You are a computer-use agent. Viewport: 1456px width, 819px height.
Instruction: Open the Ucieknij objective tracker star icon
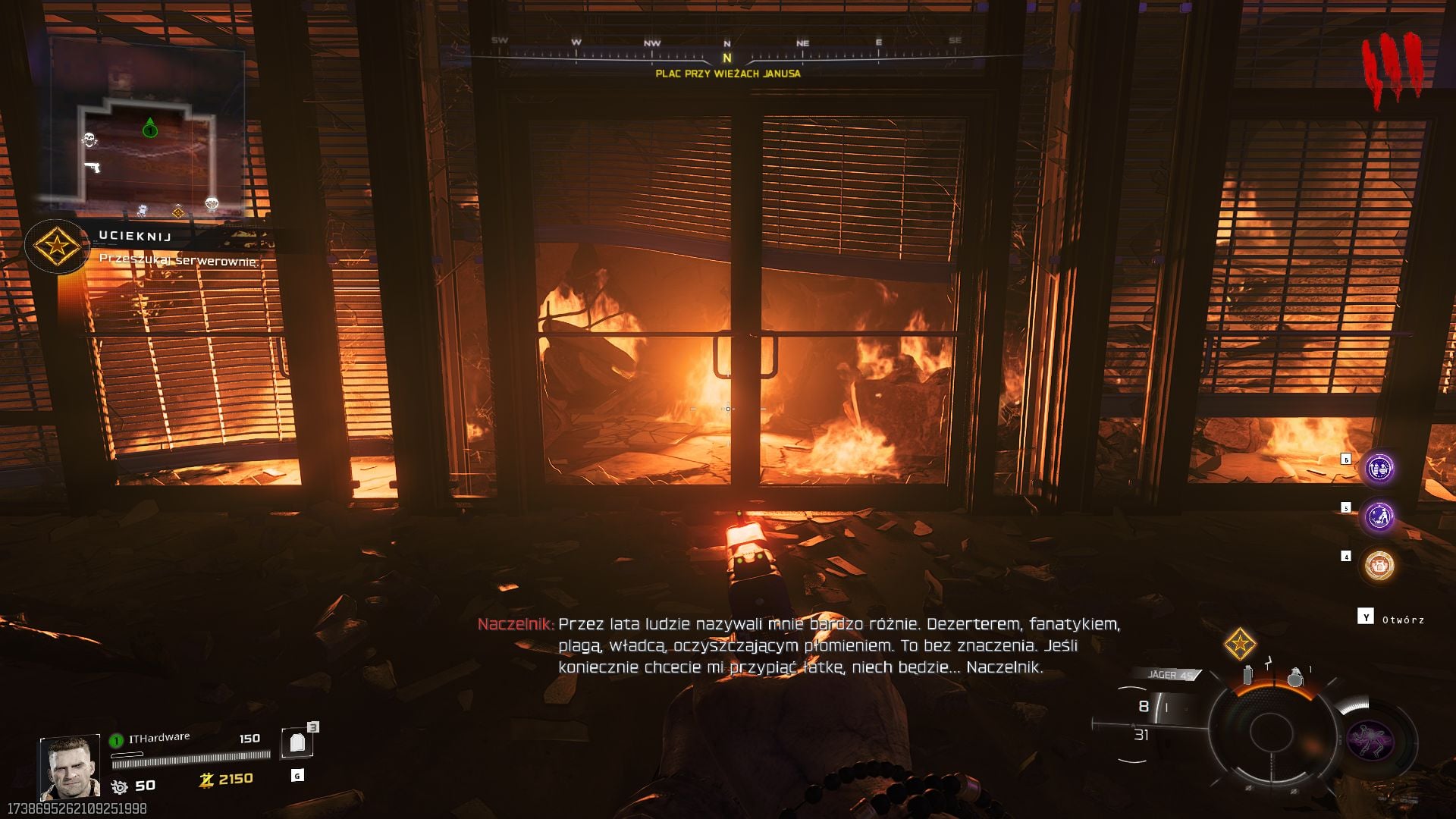56,246
